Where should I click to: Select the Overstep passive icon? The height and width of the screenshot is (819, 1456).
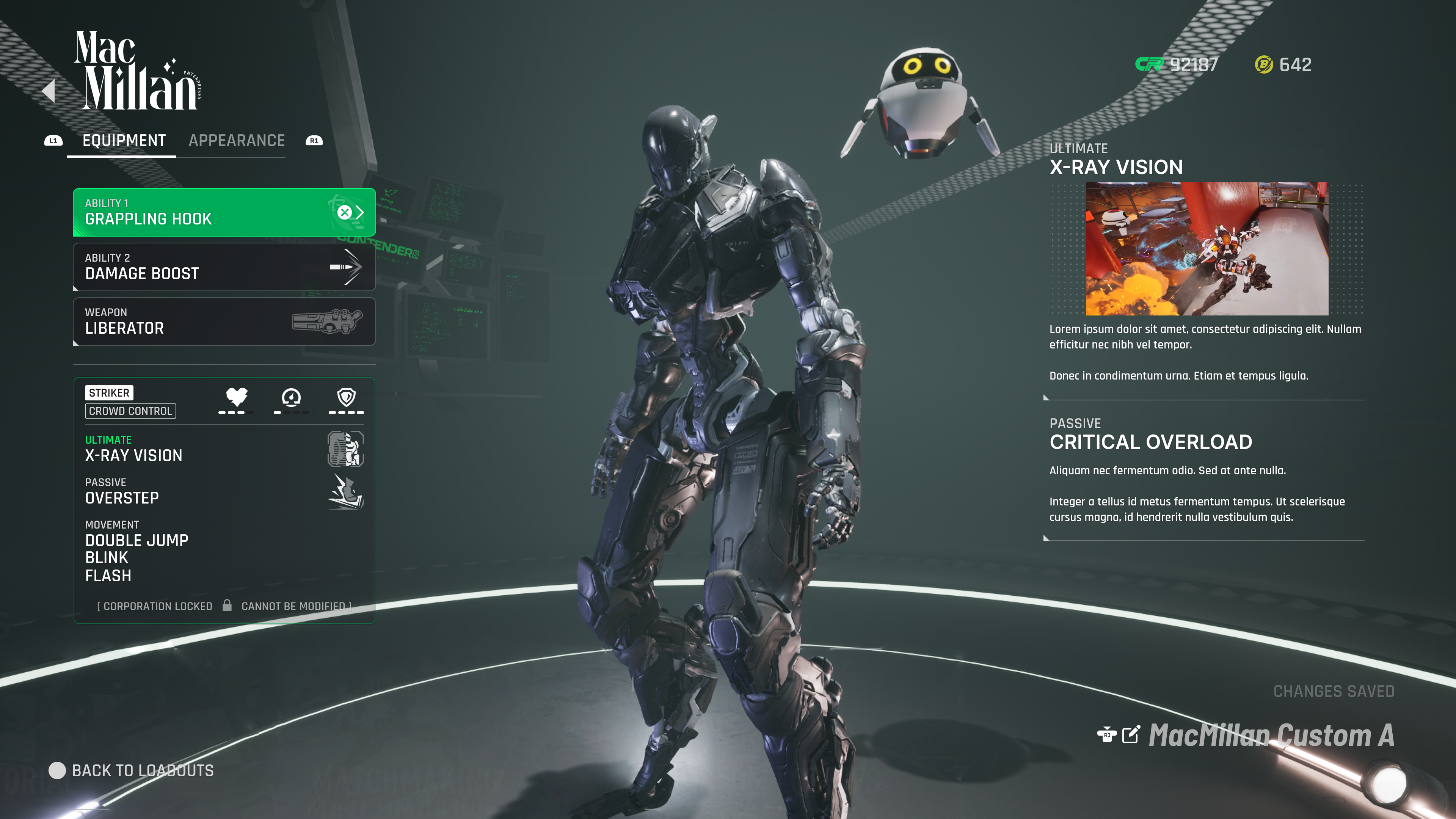(345, 492)
